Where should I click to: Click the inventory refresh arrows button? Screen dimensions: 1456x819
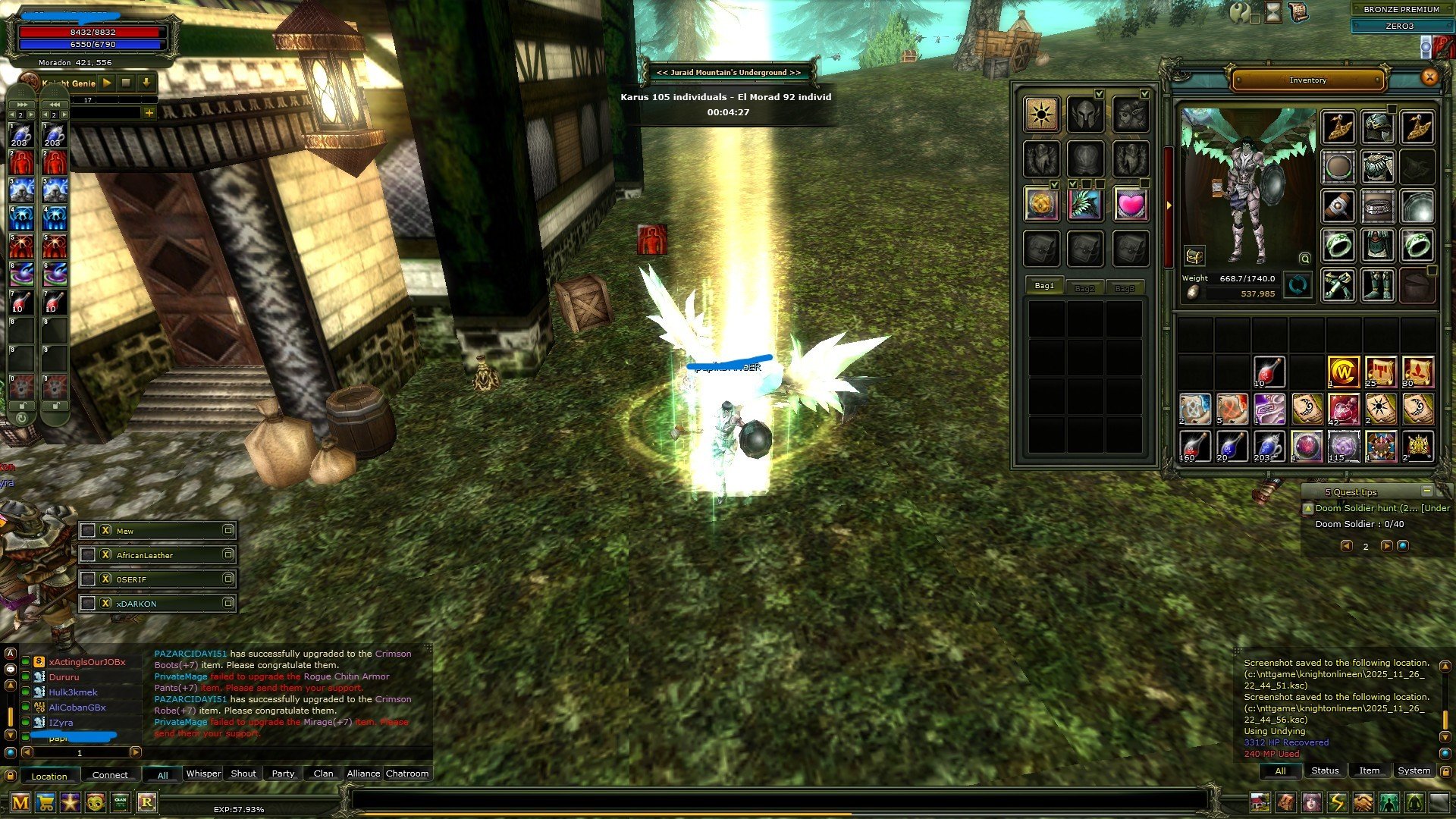pyautogui.click(x=1298, y=286)
